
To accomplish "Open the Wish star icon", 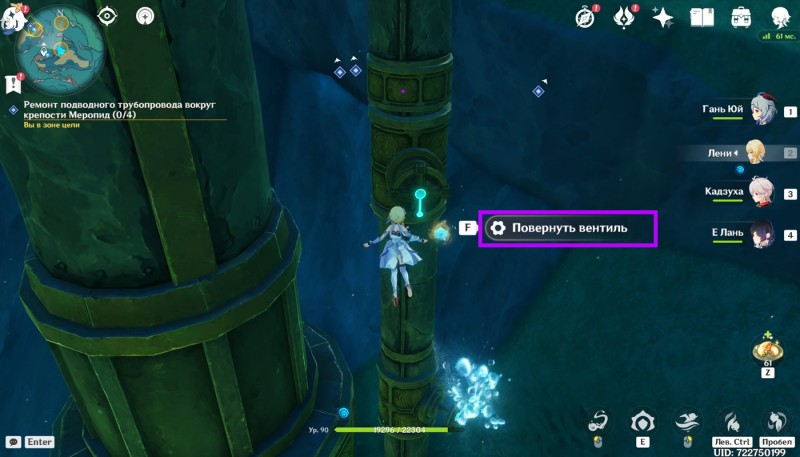I will (662, 16).
